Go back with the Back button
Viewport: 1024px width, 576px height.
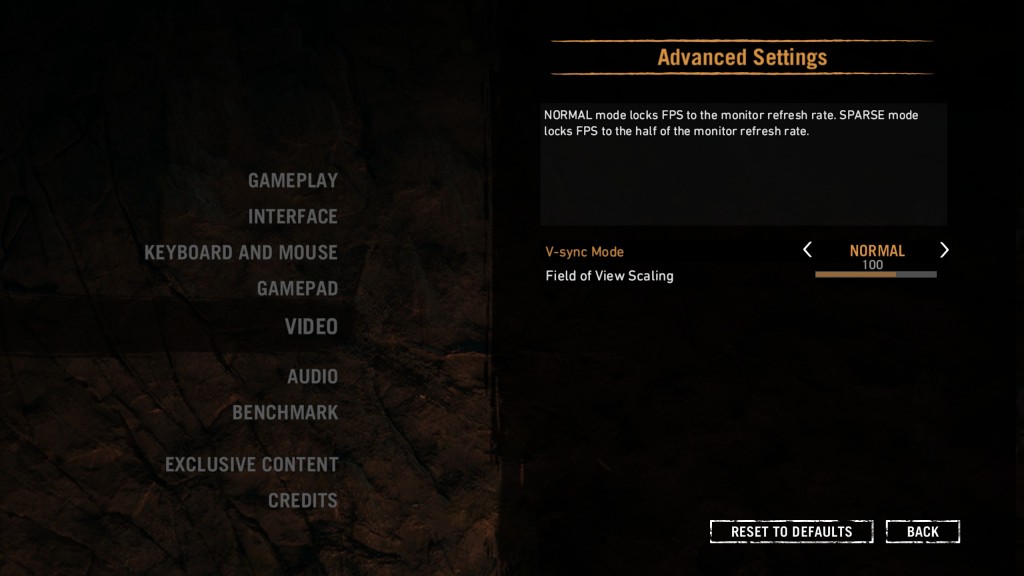[x=922, y=532]
